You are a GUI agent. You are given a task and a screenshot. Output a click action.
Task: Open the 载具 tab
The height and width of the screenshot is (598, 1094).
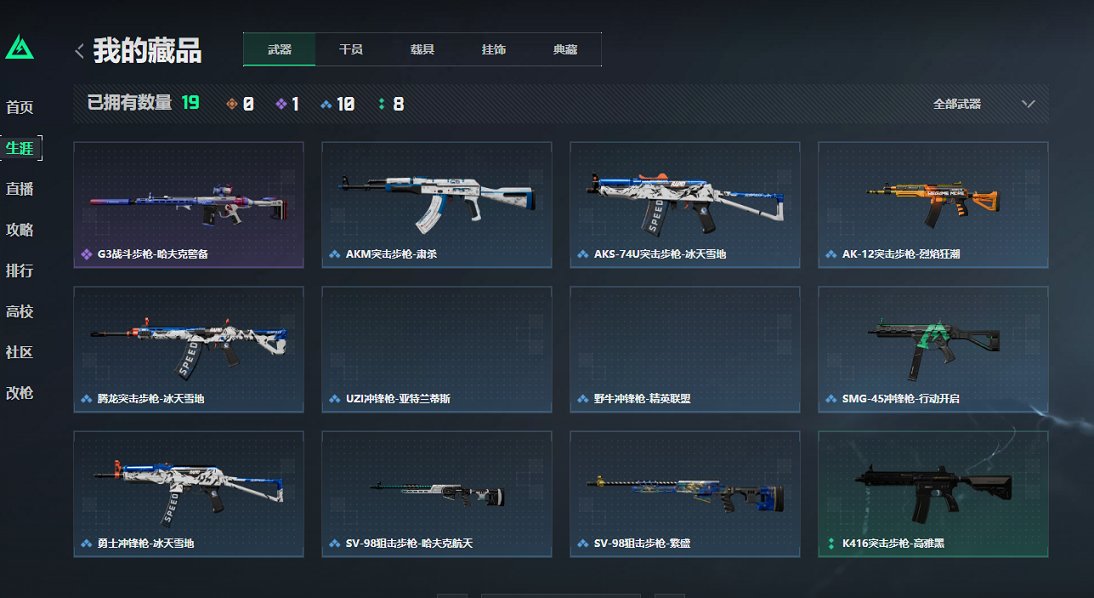coord(422,50)
